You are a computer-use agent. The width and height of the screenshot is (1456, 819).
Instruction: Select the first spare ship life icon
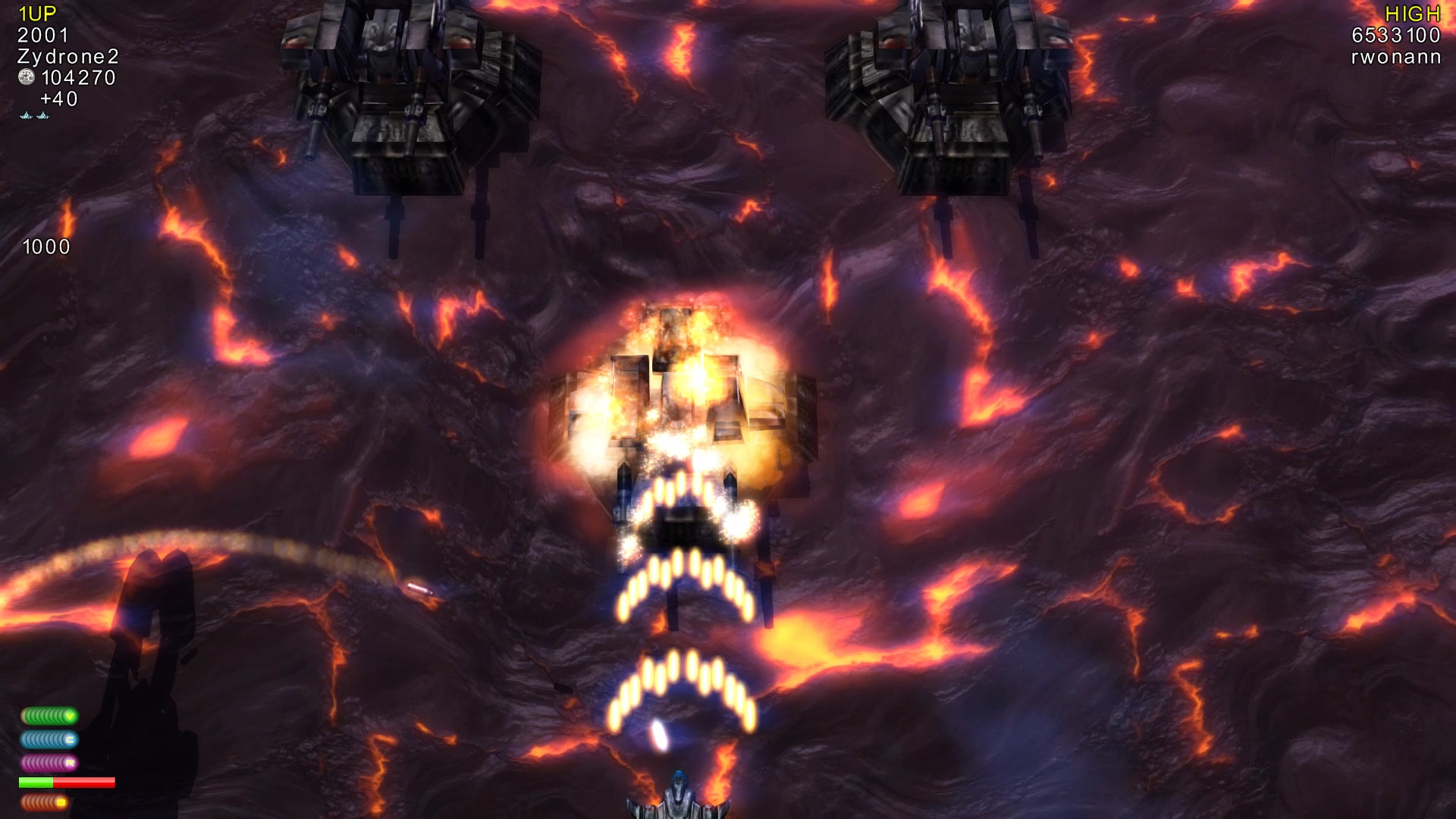tap(27, 115)
